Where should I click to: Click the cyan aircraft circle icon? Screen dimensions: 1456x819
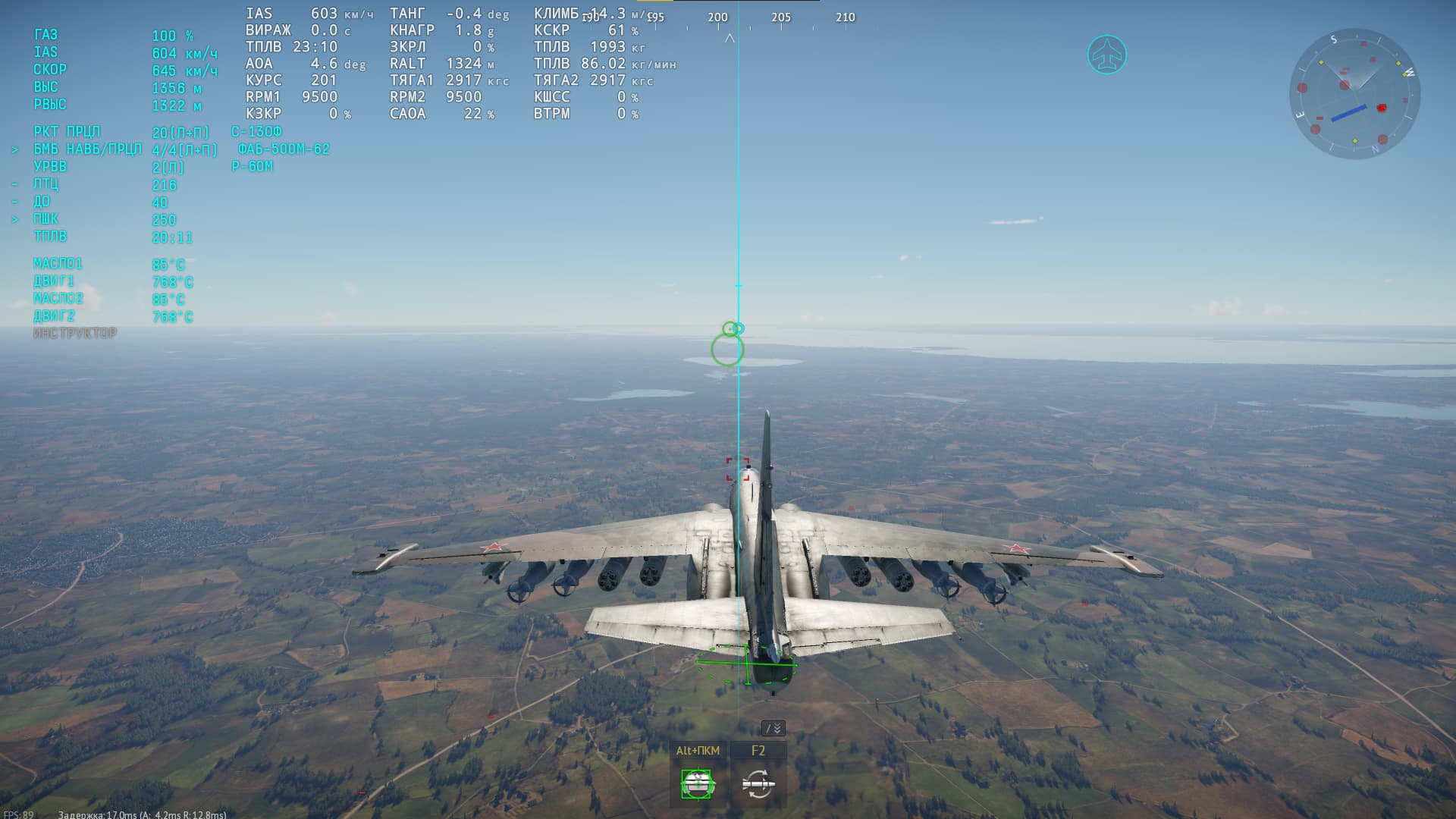[1107, 55]
